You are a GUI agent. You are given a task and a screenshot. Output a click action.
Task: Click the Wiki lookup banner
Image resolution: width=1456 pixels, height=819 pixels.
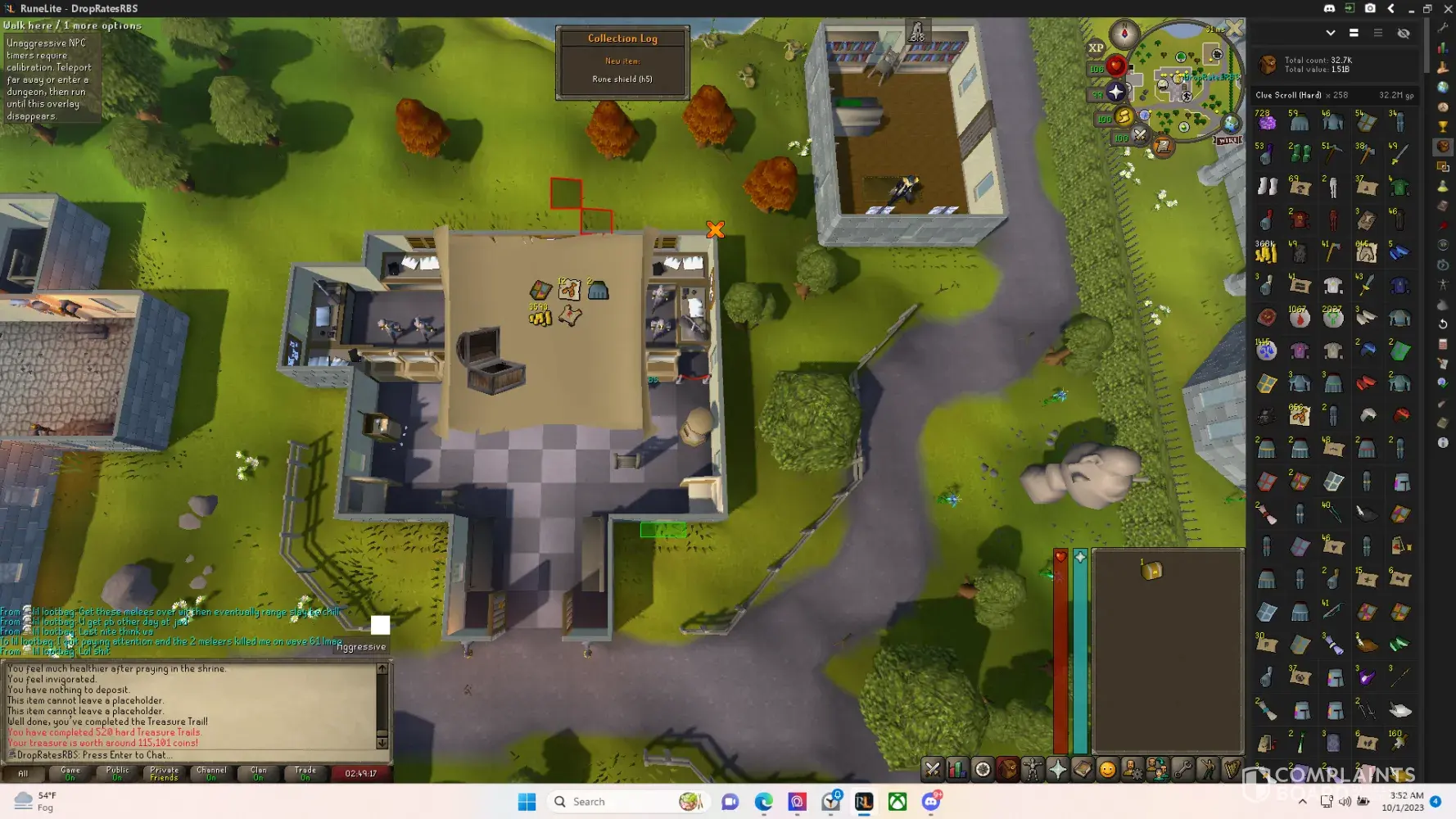pyautogui.click(x=1228, y=140)
